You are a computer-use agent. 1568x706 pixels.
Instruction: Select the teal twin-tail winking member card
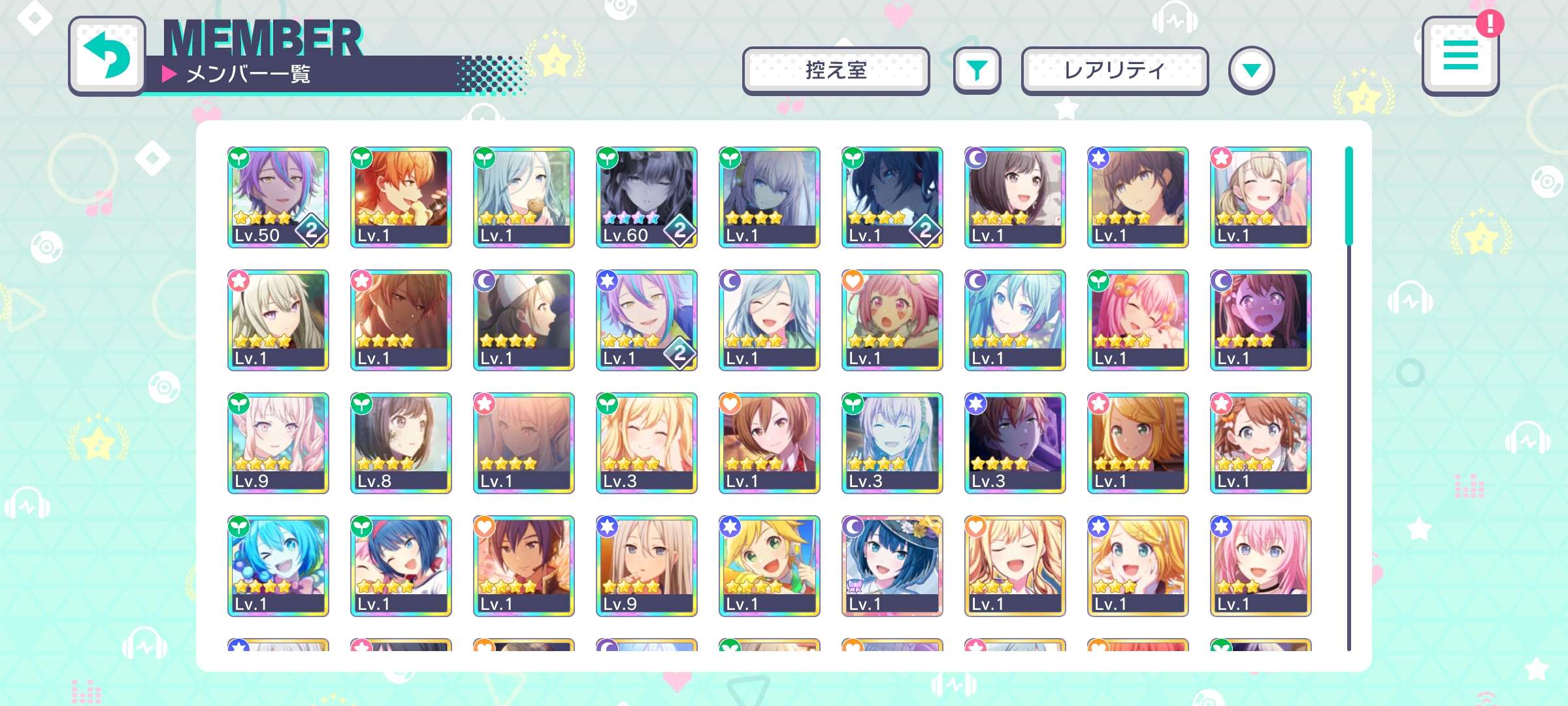click(x=278, y=566)
